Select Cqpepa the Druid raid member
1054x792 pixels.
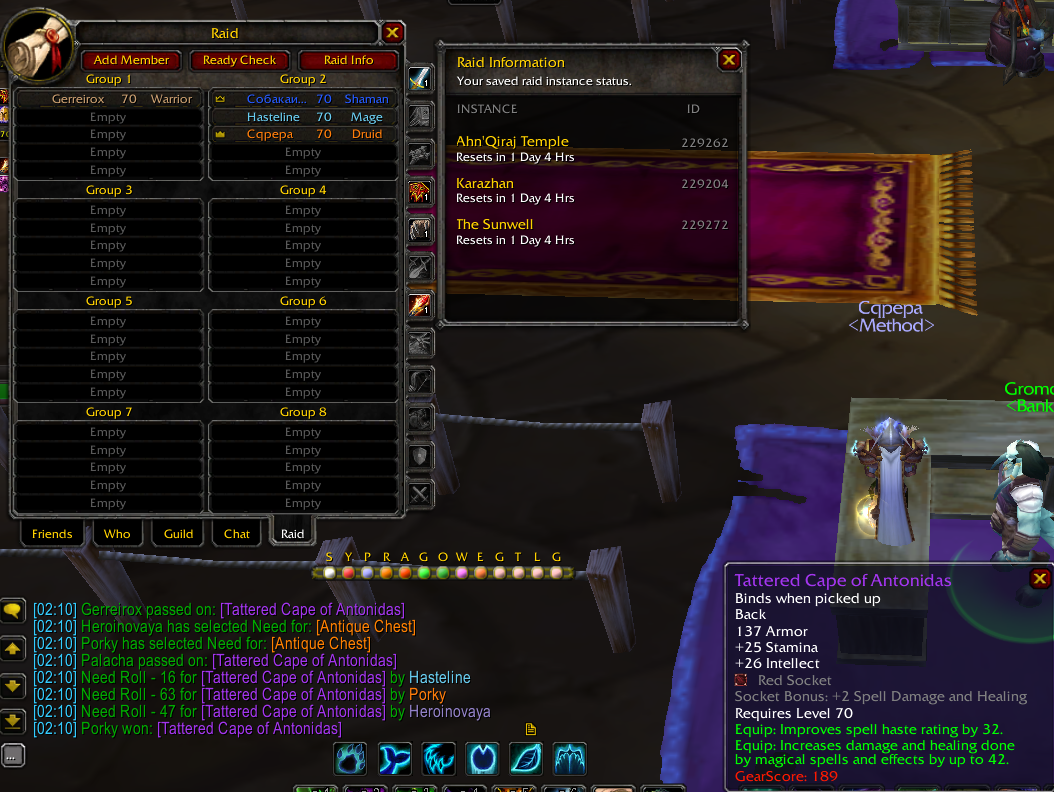[303, 134]
